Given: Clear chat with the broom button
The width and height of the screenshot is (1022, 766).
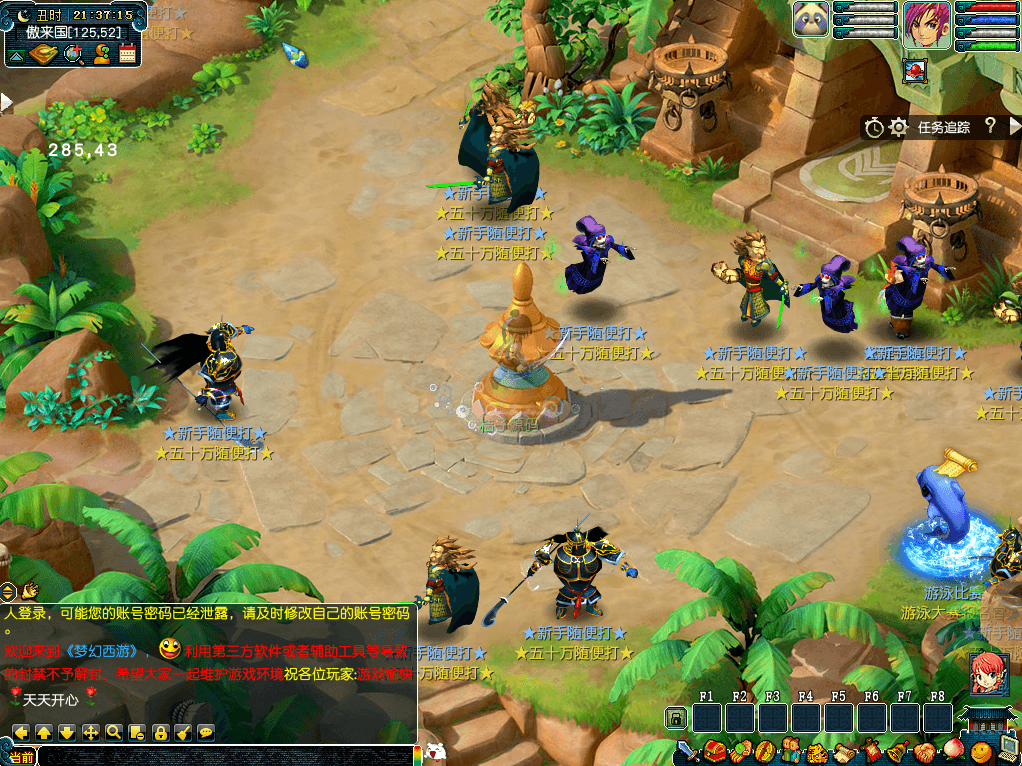Looking at the screenshot, I should pyautogui.click(x=183, y=732).
